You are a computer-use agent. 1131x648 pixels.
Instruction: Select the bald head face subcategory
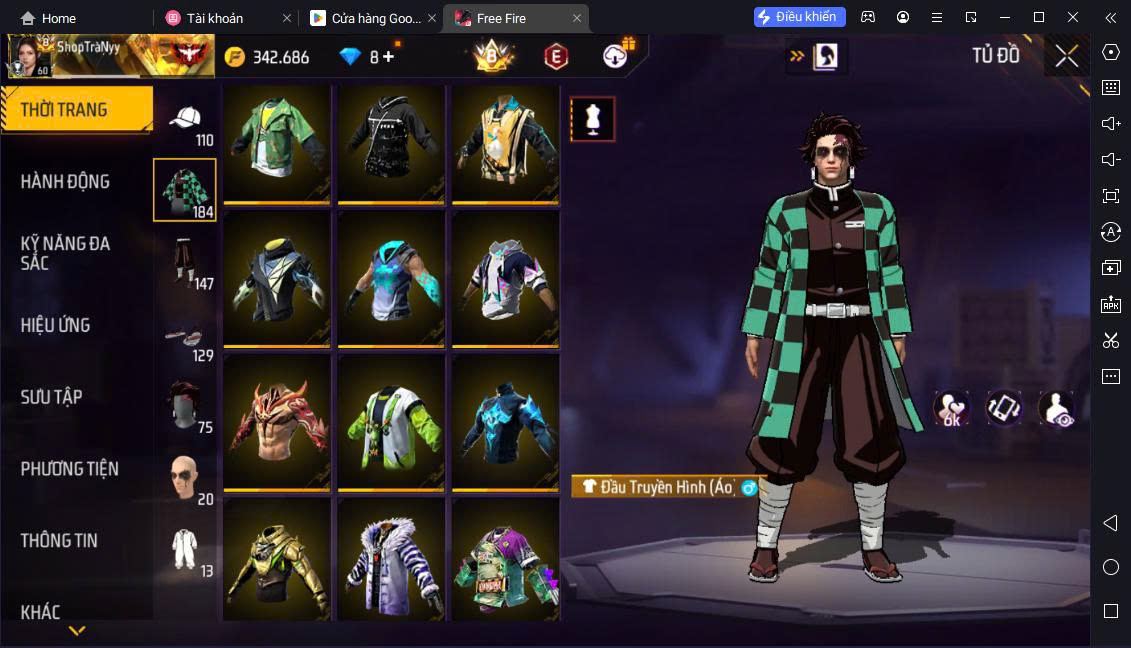pyautogui.click(x=185, y=480)
